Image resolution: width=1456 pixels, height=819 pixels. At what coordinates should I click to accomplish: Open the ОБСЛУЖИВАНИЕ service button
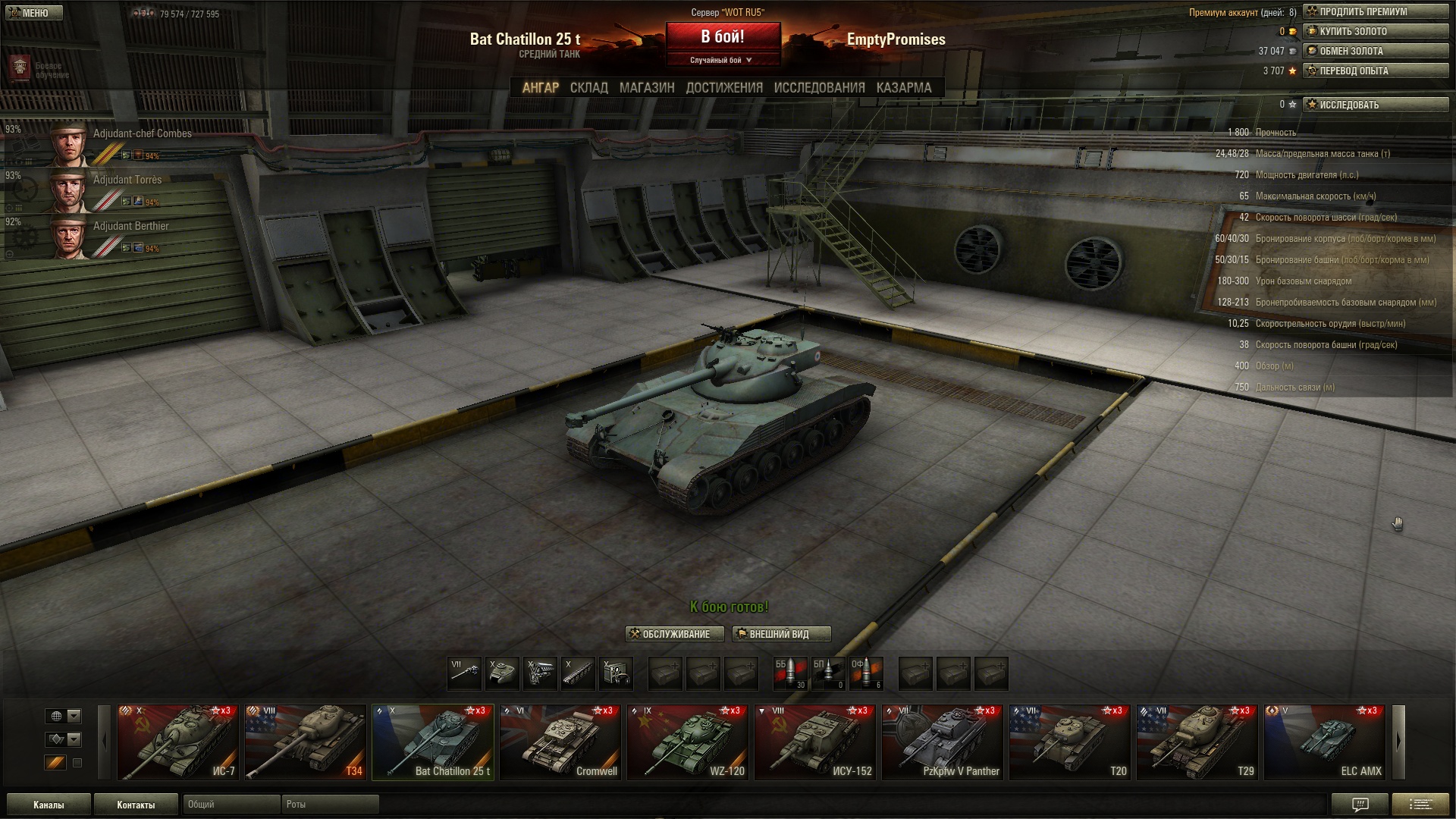pos(674,634)
